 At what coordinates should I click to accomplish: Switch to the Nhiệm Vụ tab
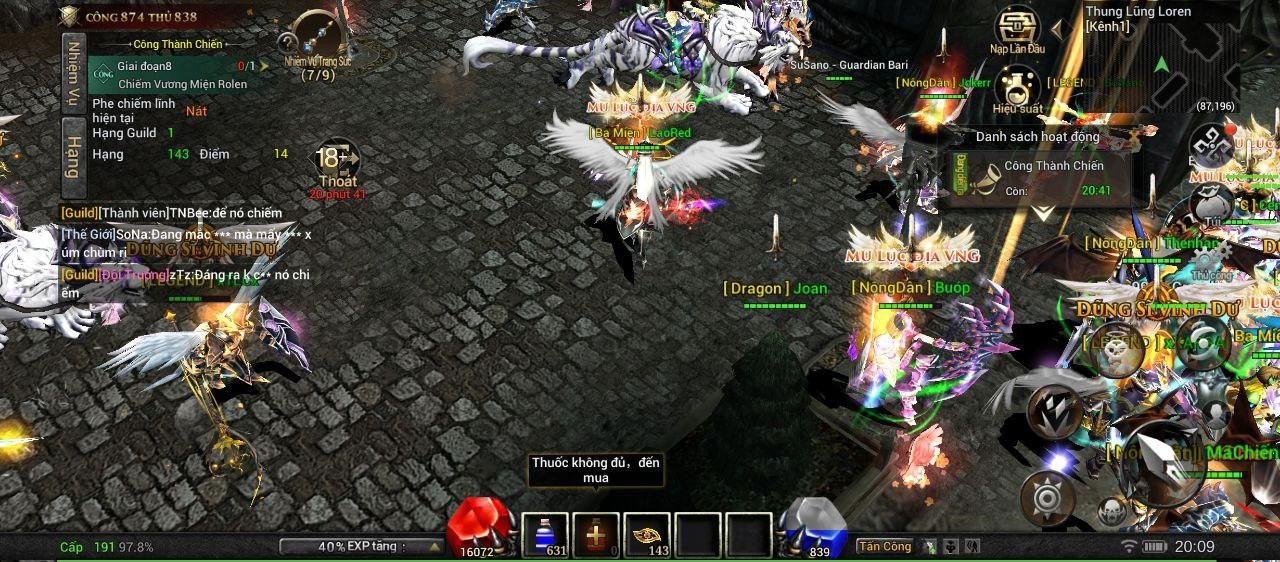pyautogui.click(x=73, y=73)
